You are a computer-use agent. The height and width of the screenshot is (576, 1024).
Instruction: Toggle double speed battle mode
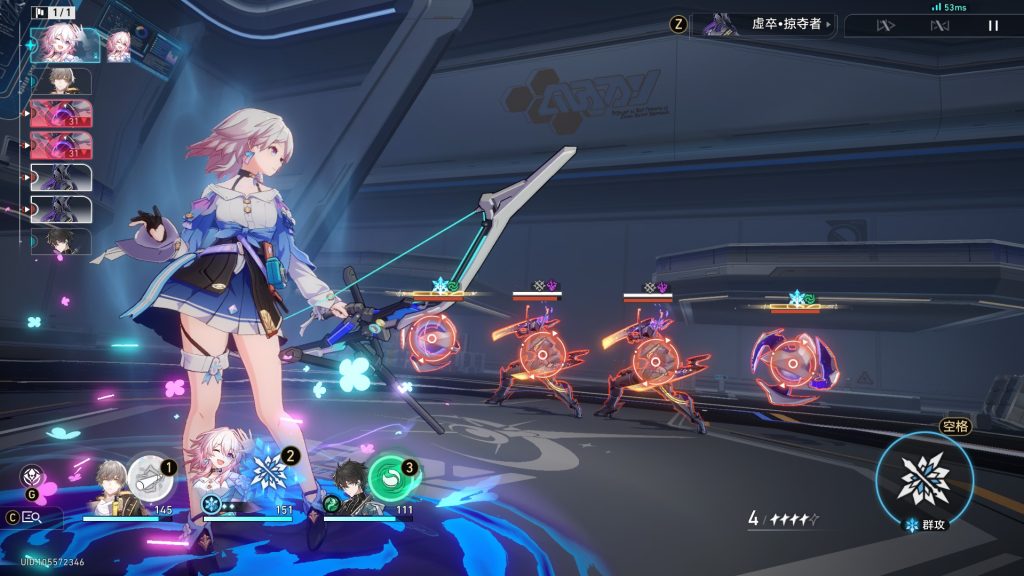(x=885, y=26)
